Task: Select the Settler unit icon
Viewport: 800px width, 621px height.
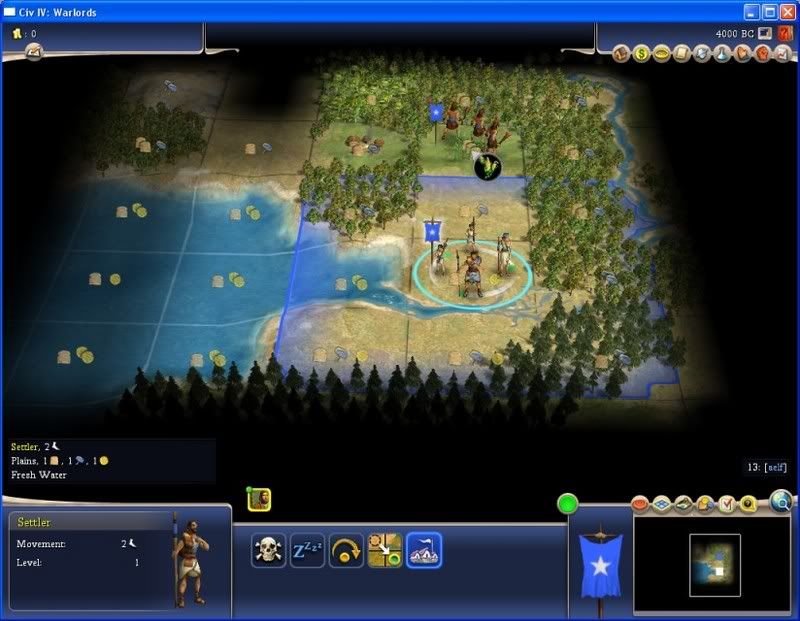Action: coord(259,498)
